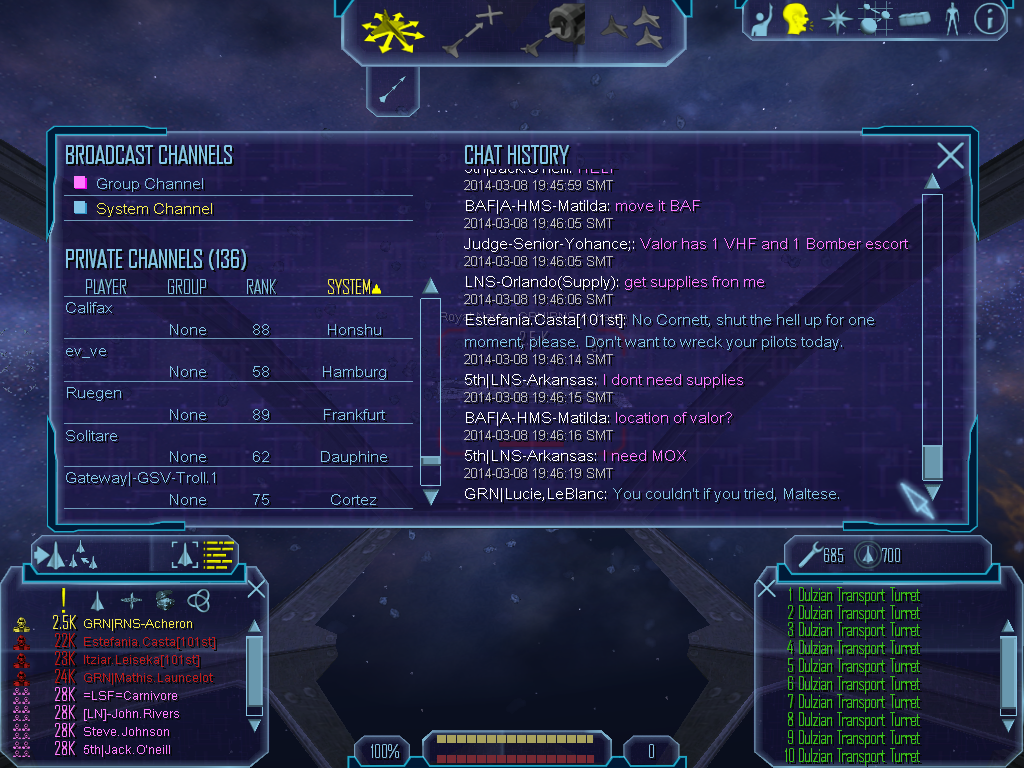The image size is (1024, 768).
Task: Switch to the System Channel
Action: (154, 209)
